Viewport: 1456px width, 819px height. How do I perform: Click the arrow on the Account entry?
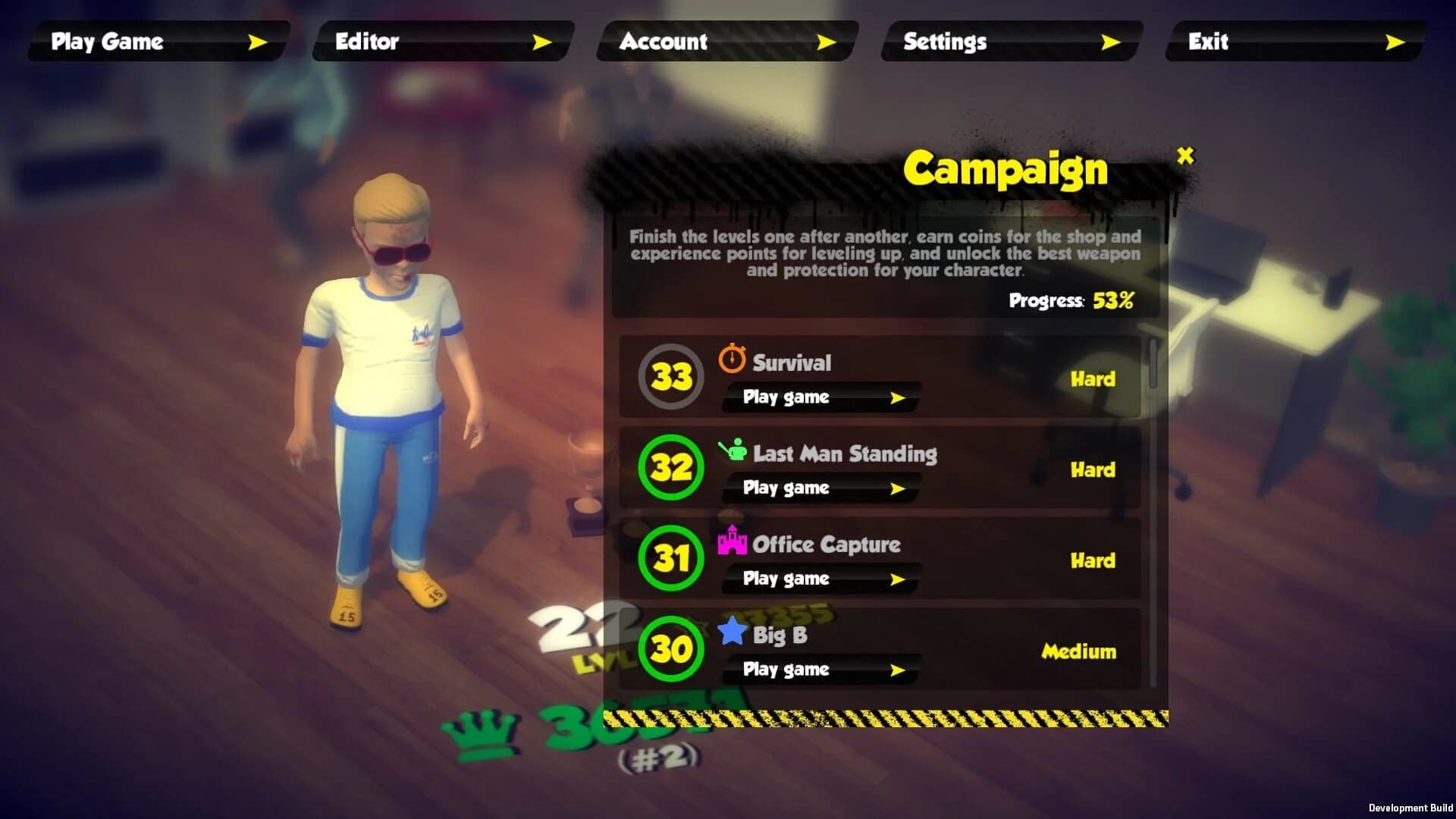tap(827, 42)
